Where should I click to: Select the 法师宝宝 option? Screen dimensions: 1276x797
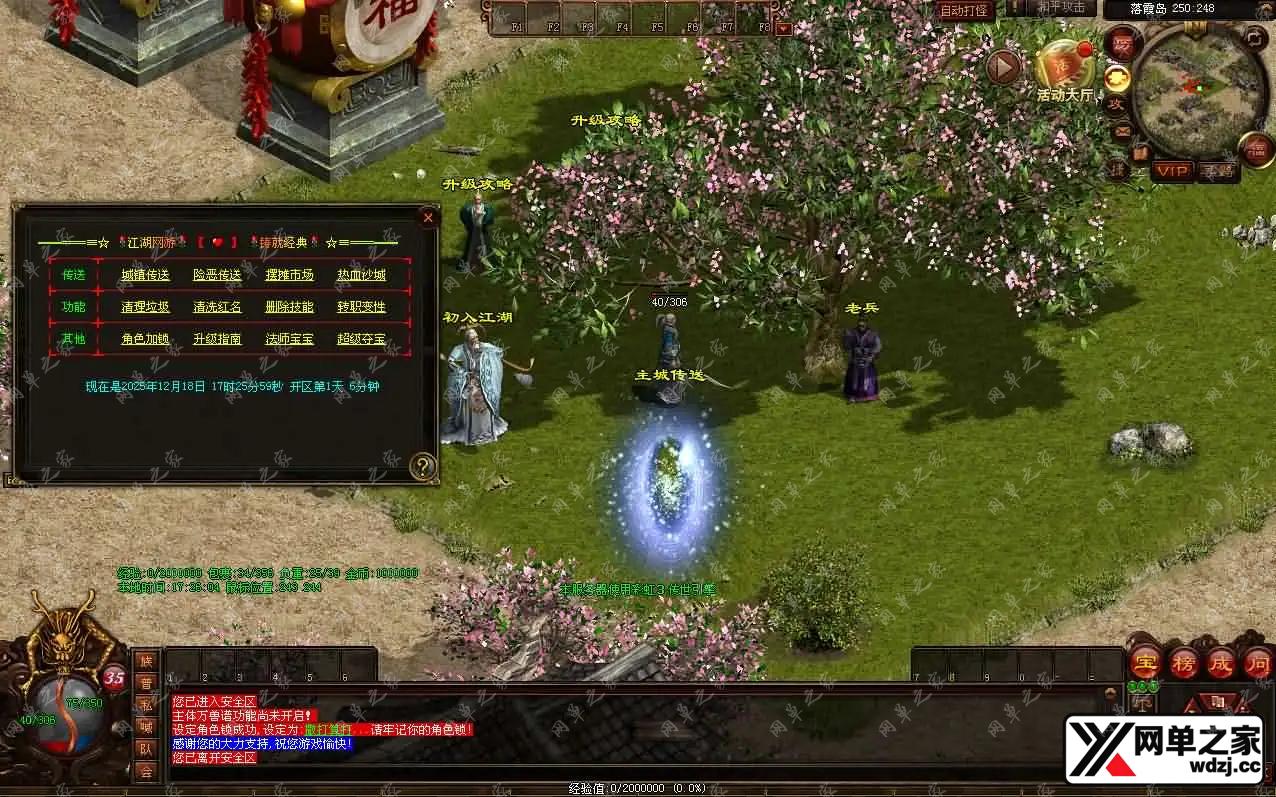[289, 339]
